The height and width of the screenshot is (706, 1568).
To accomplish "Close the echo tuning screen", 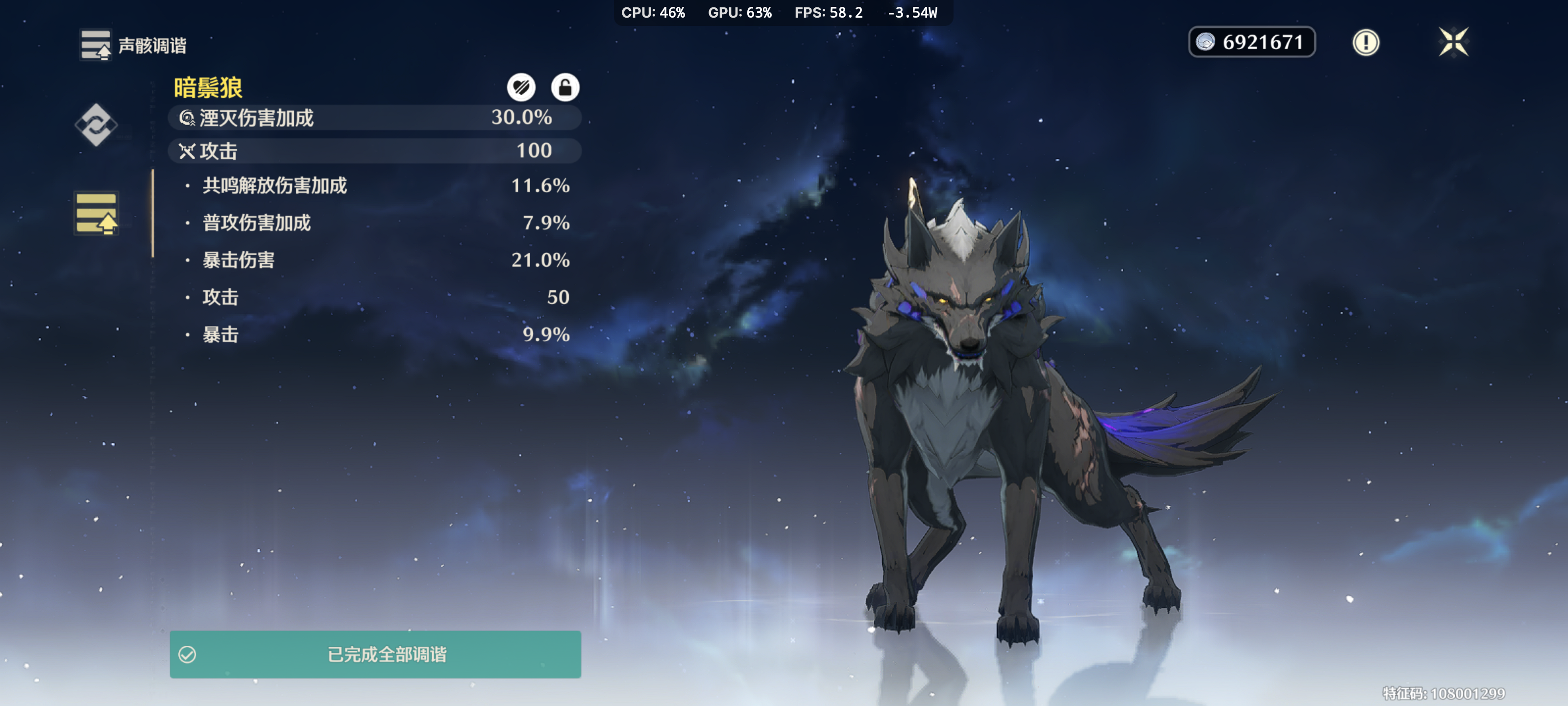I will click(1453, 42).
